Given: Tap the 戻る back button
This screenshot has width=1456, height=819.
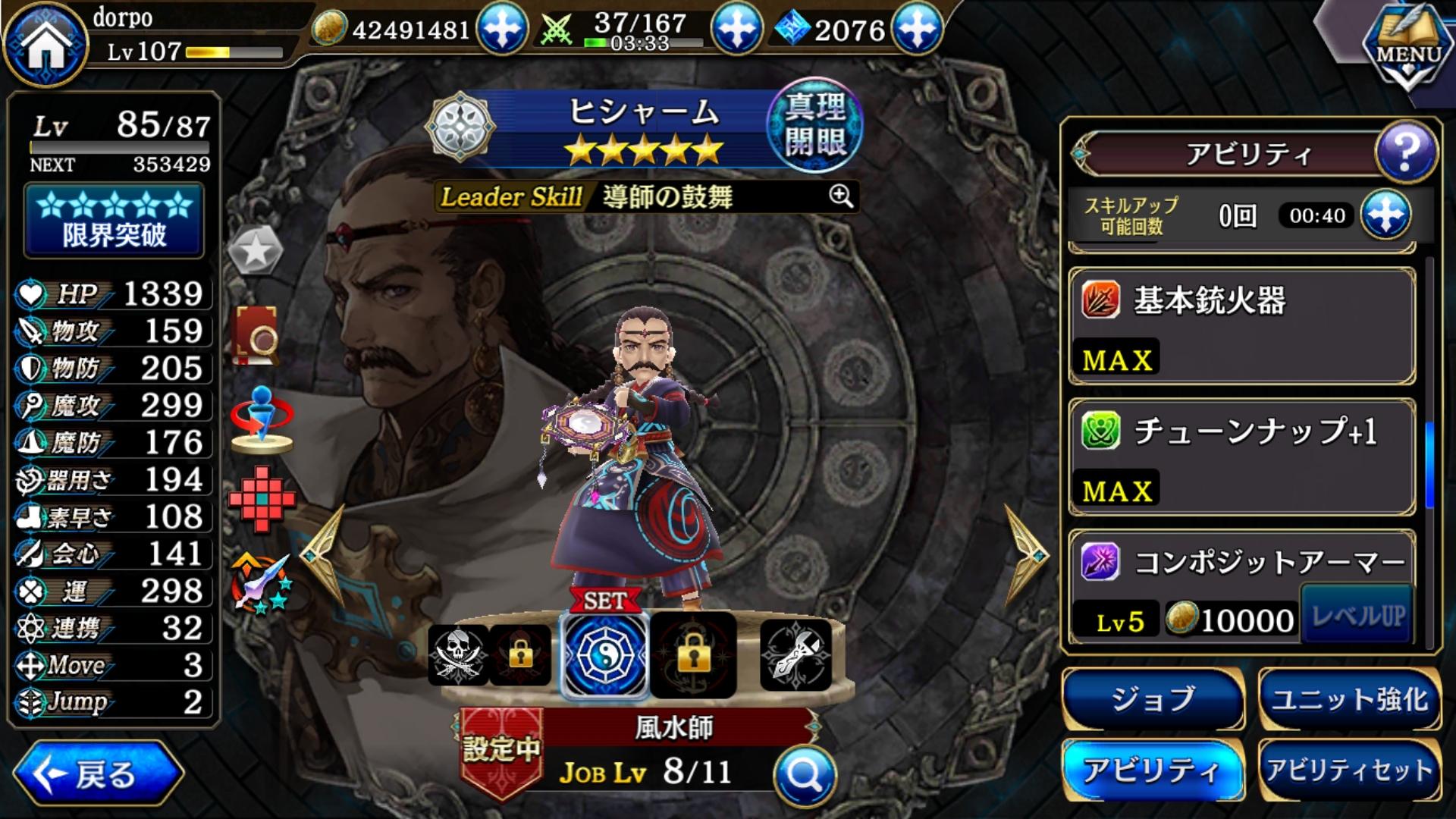Looking at the screenshot, I should click(97, 773).
